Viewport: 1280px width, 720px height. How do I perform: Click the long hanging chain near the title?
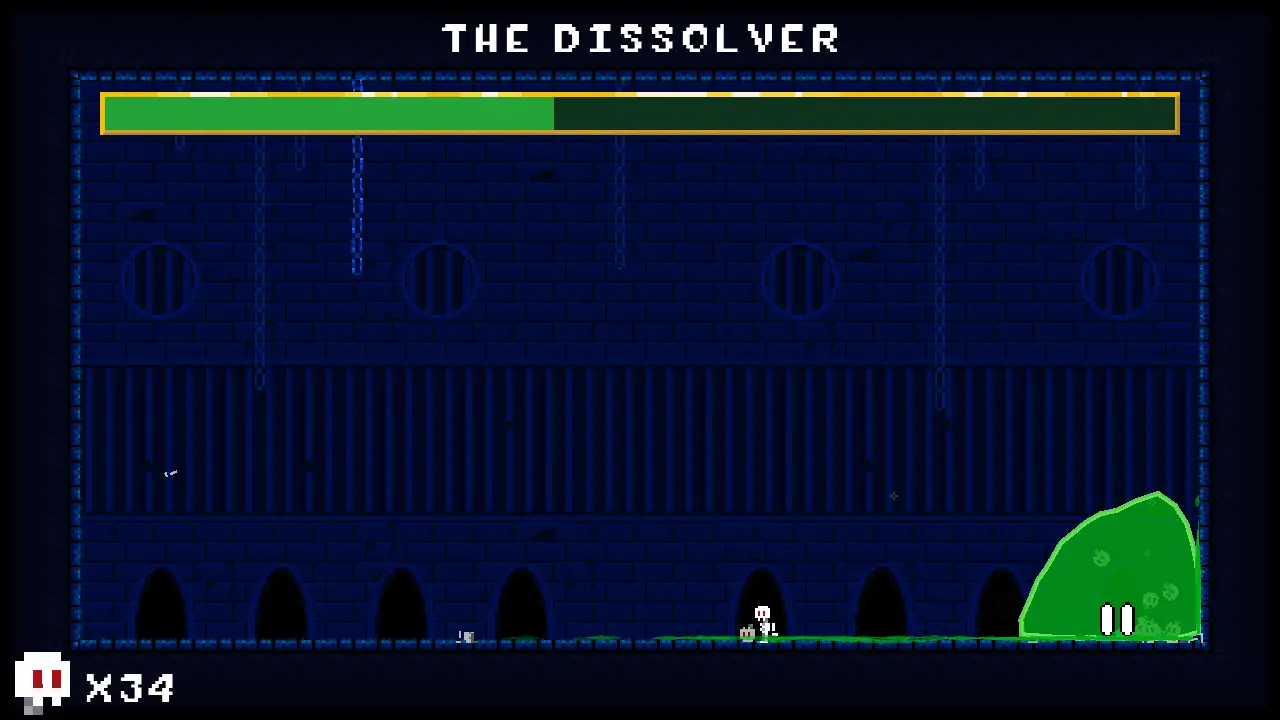tap(358, 200)
